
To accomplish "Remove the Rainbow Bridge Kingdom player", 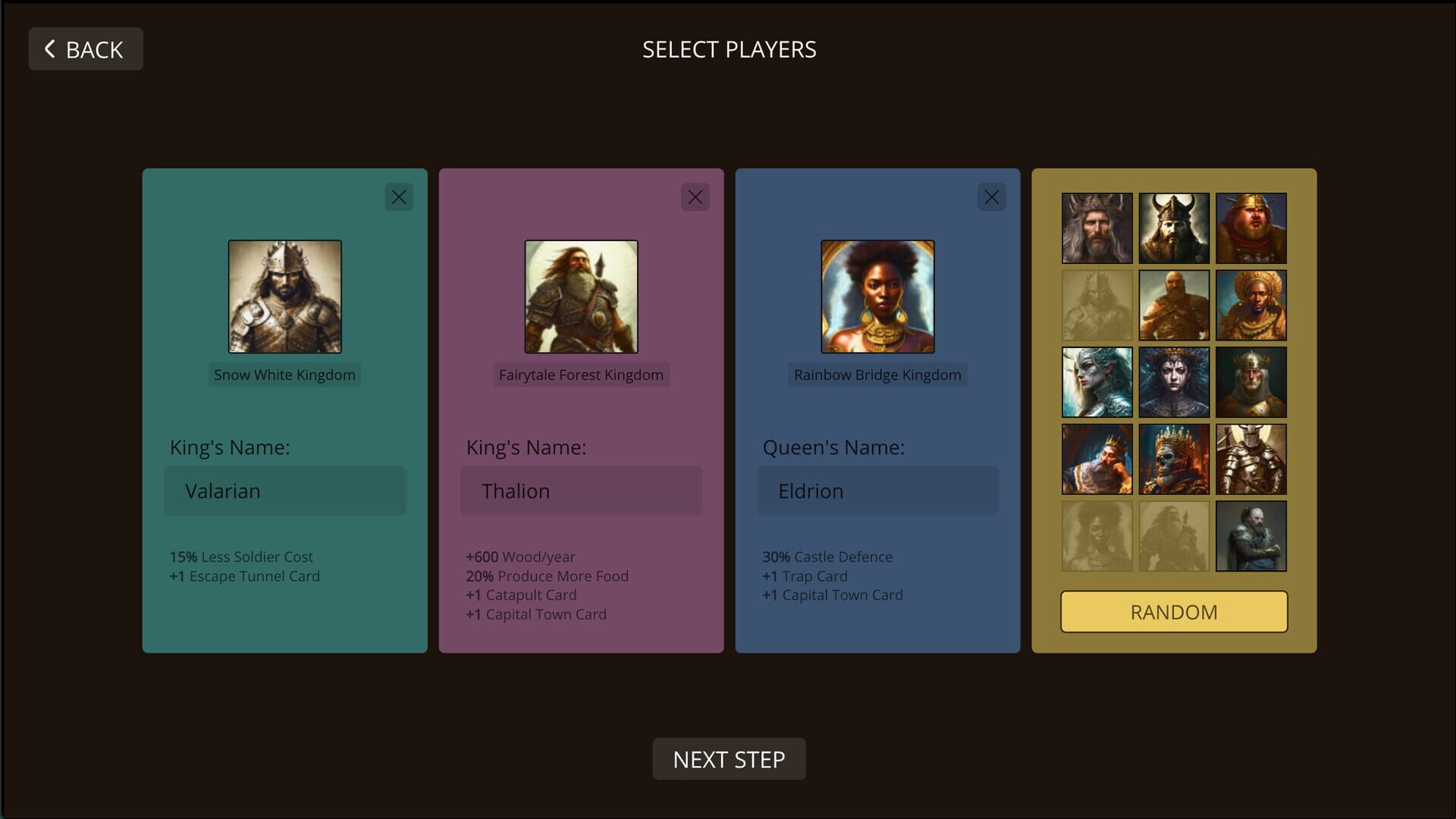I will click(x=993, y=196).
